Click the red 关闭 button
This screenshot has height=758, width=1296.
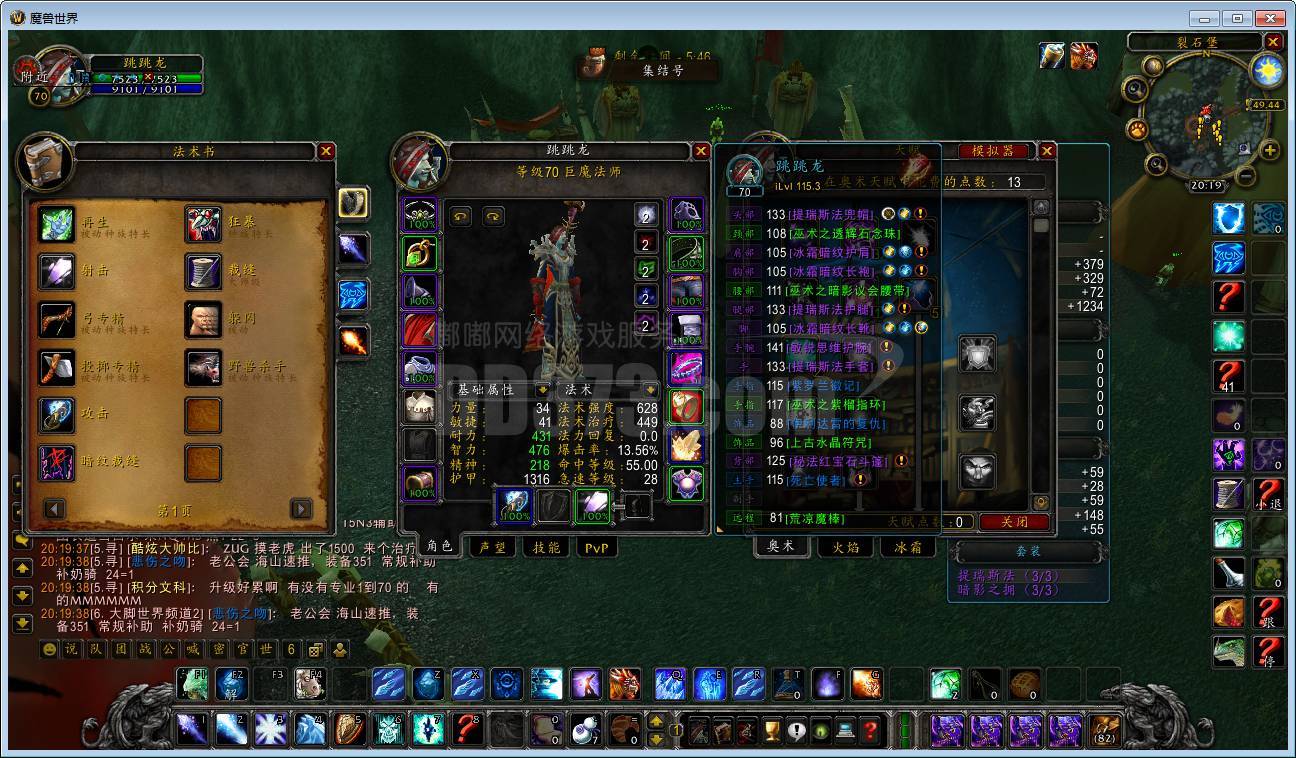(1014, 522)
